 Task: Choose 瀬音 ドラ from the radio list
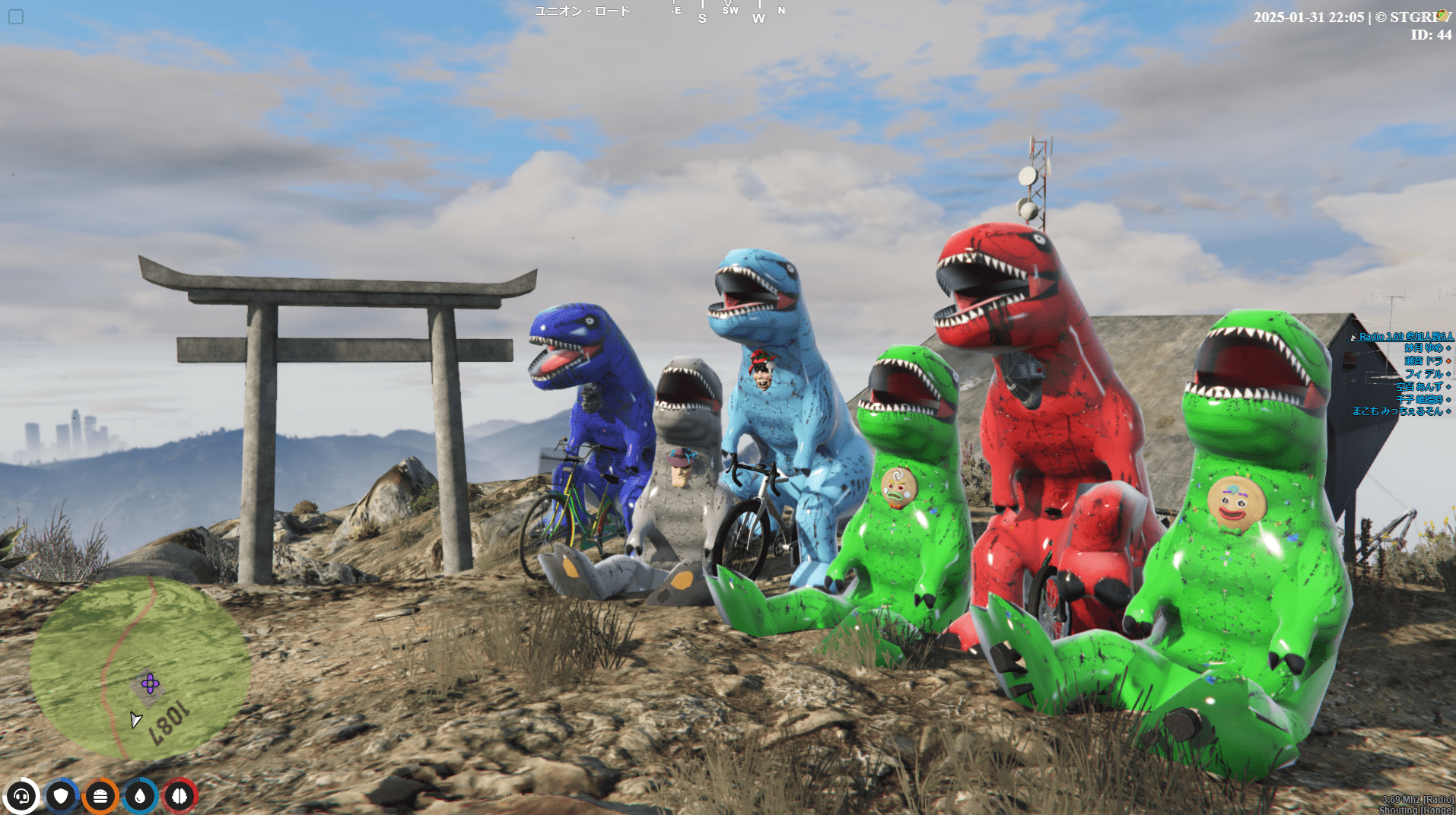click(x=1423, y=361)
